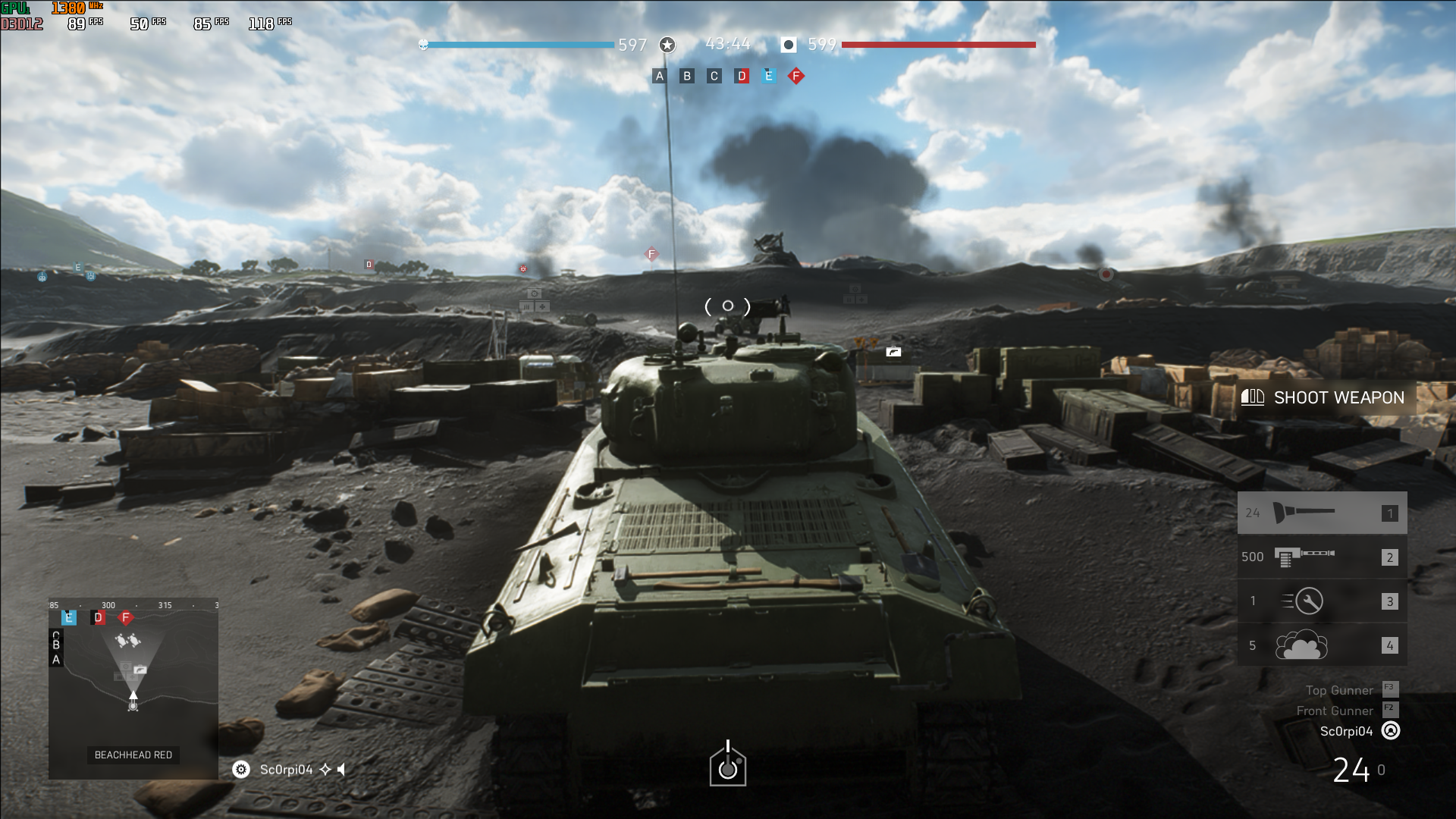Viewport: 1456px width, 819px height.
Task: Select objective B flag at top
Action: point(687,76)
